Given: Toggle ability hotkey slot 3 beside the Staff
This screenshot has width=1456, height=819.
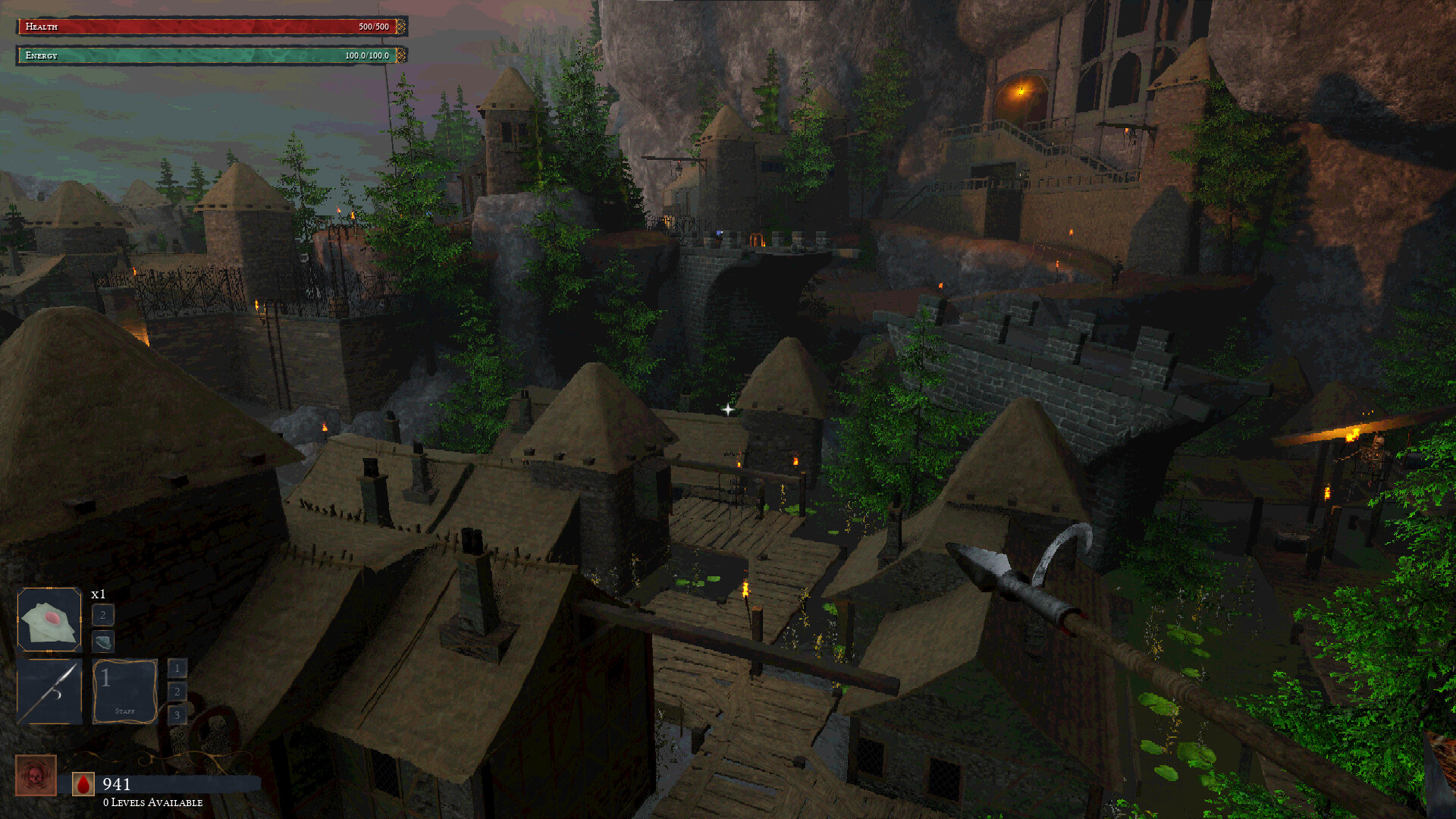Looking at the screenshot, I should 177,714.
